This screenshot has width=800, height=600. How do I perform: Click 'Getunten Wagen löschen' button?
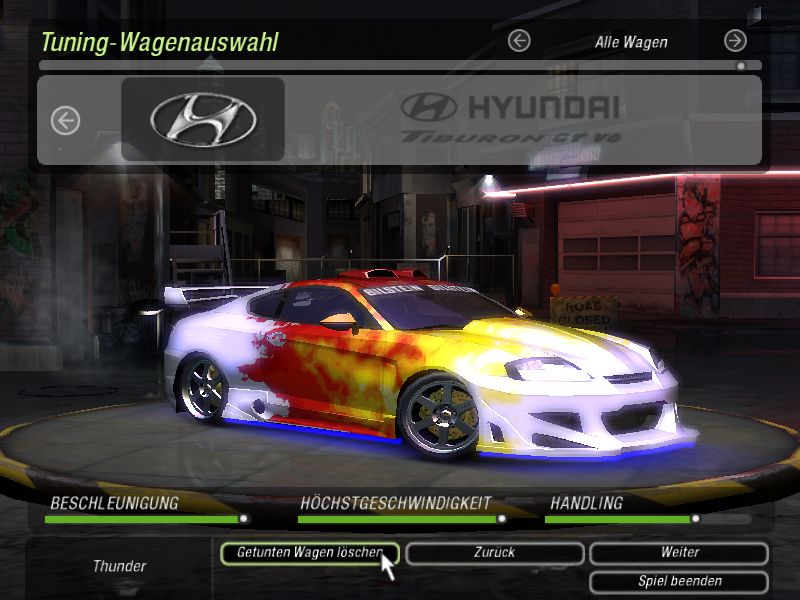(309, 553)
